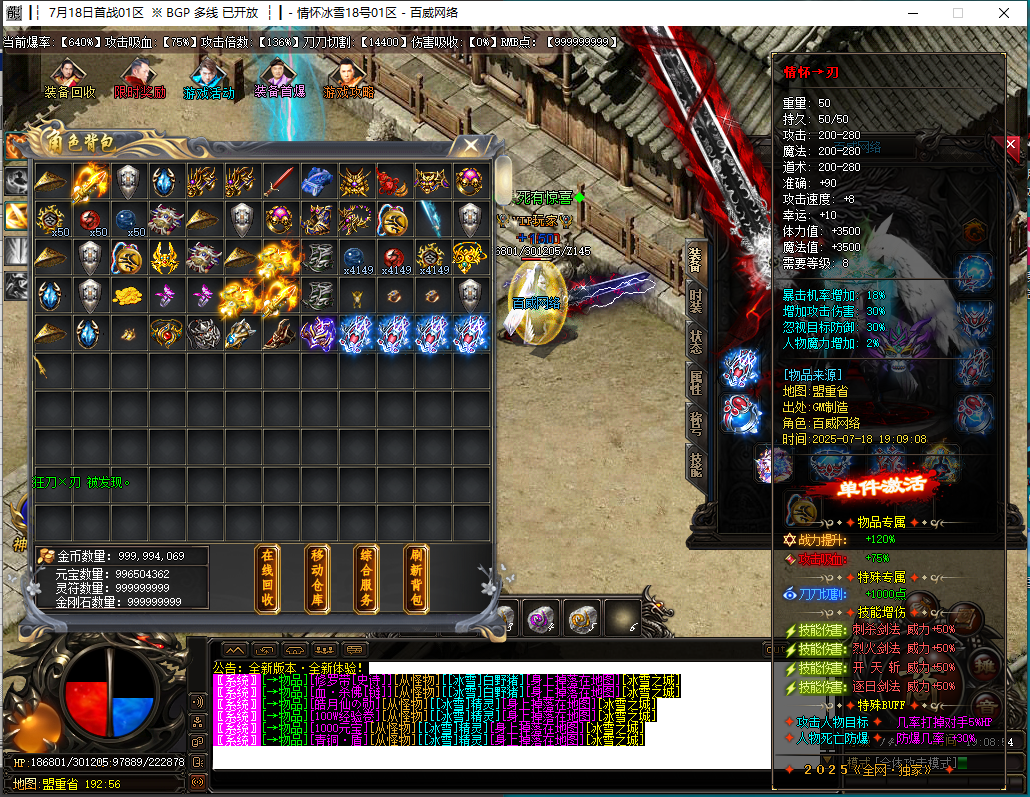The height and width of the screenshot is (797, 1030).
Task: Select the 装备 equipment tab
Action: click(x=696, y=260)
